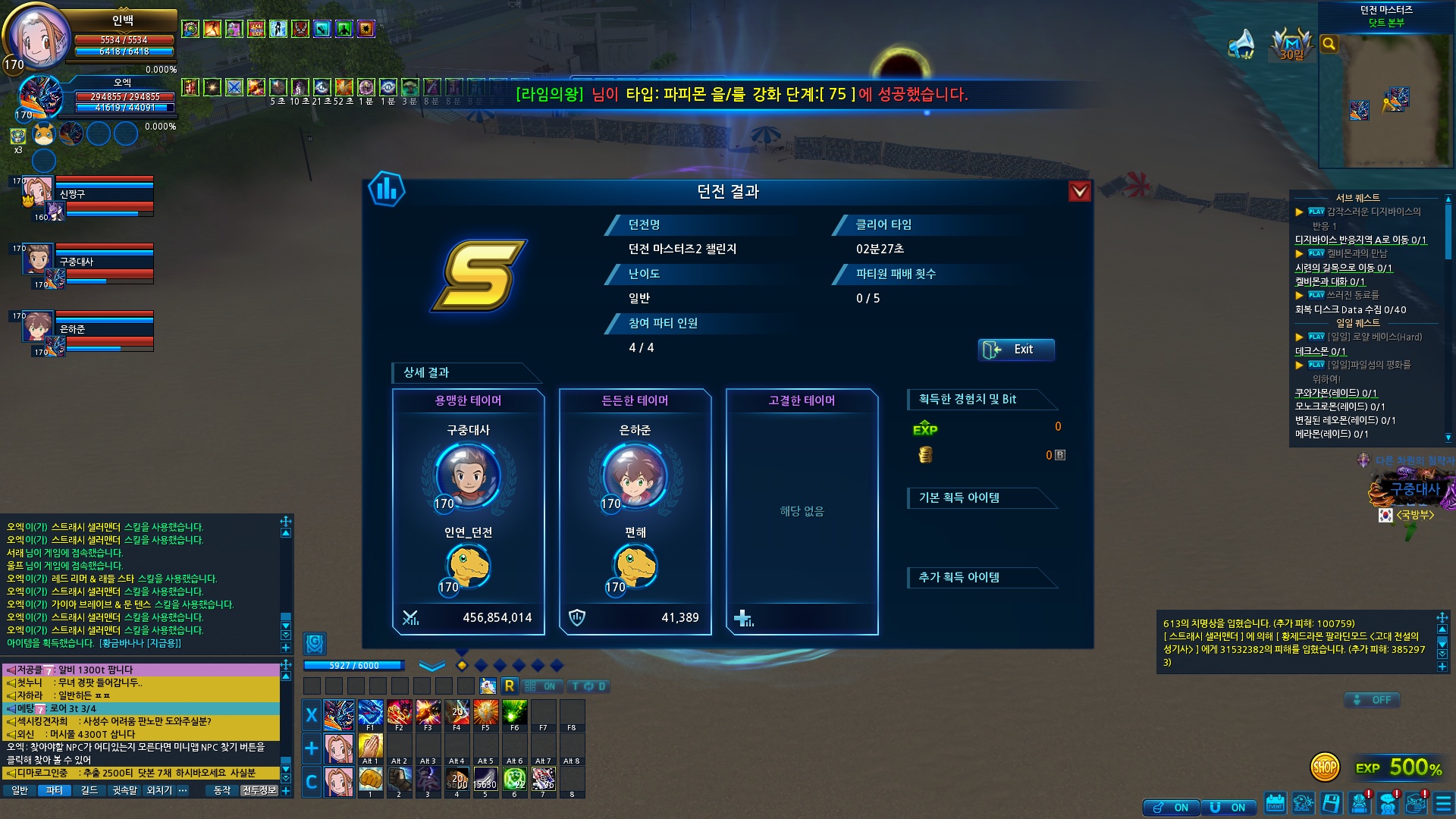This screenshot has height=819, width=1456.
Task: Switch to the 일반 chat tab
Action: click(x=20, y=790)
